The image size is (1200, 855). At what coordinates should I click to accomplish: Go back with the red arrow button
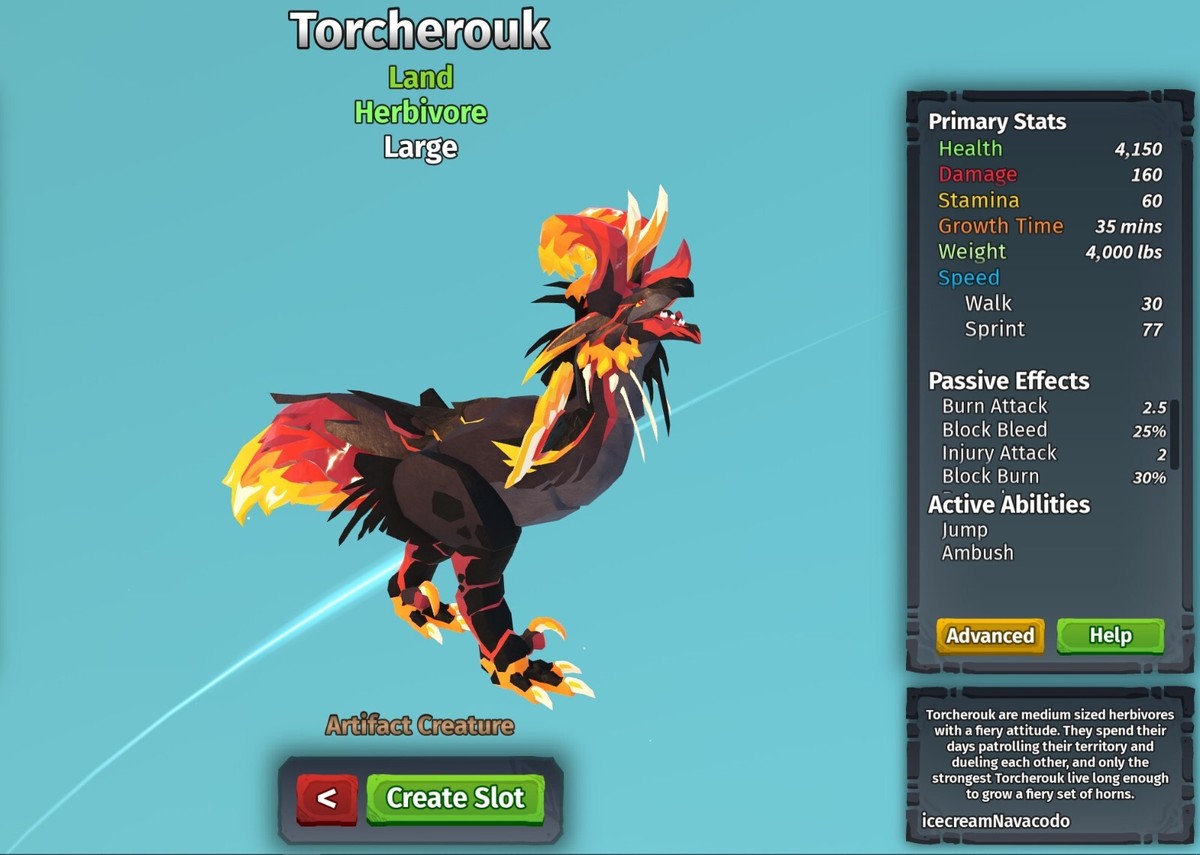coord(326,799)
